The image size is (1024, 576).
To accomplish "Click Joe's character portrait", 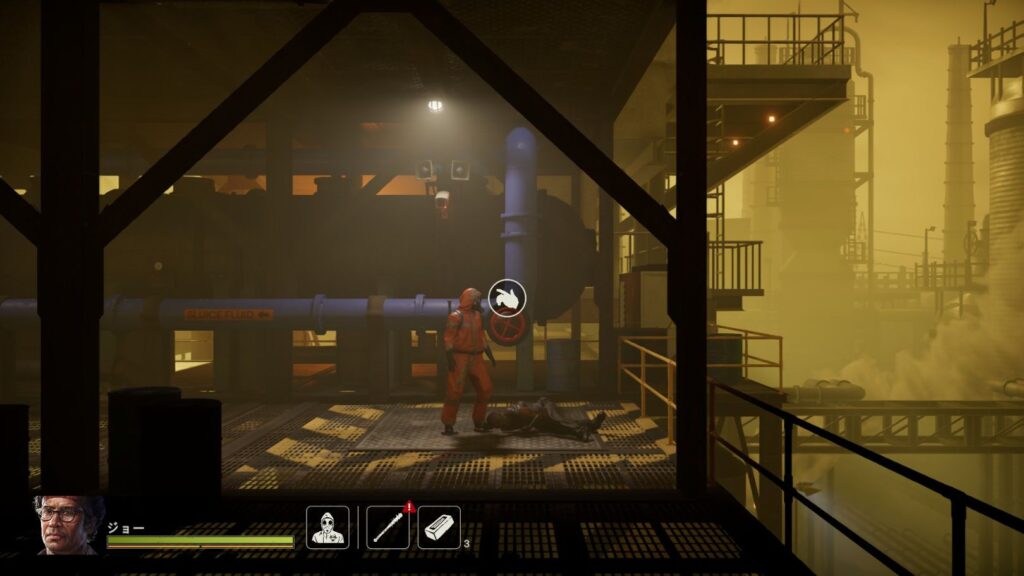I will [x=67, y=525].
